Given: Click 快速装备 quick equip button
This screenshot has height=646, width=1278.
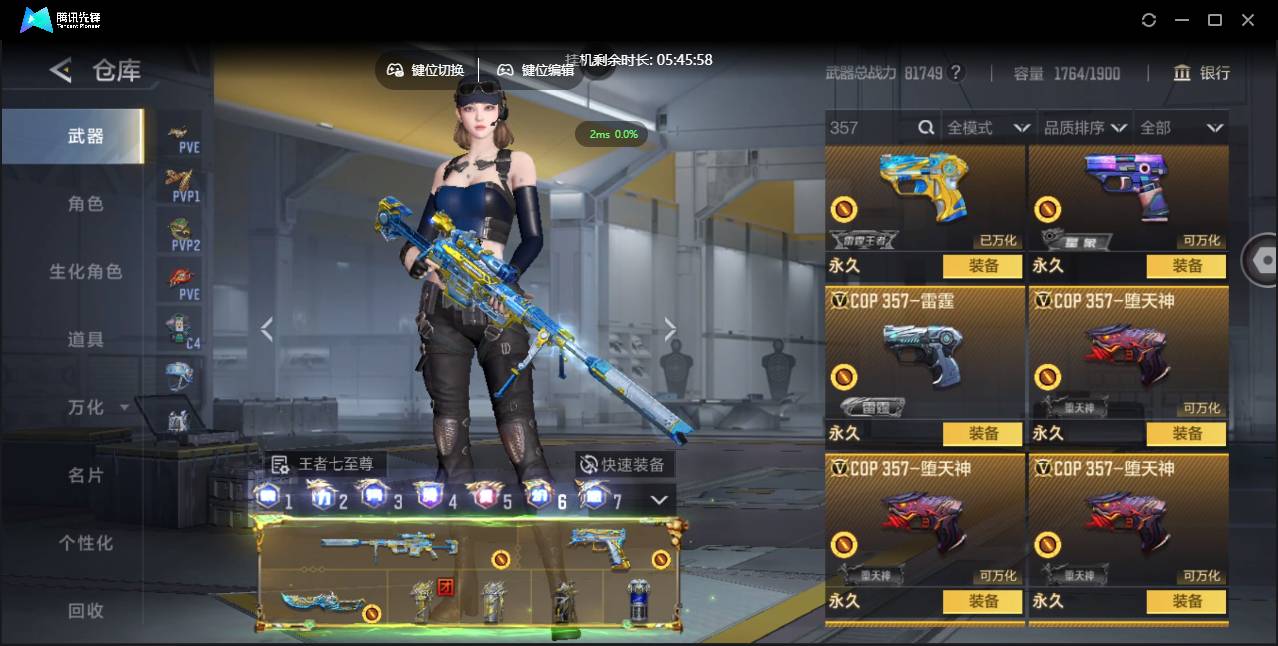Looking at the screenshot, I should [x=624, y=465].
